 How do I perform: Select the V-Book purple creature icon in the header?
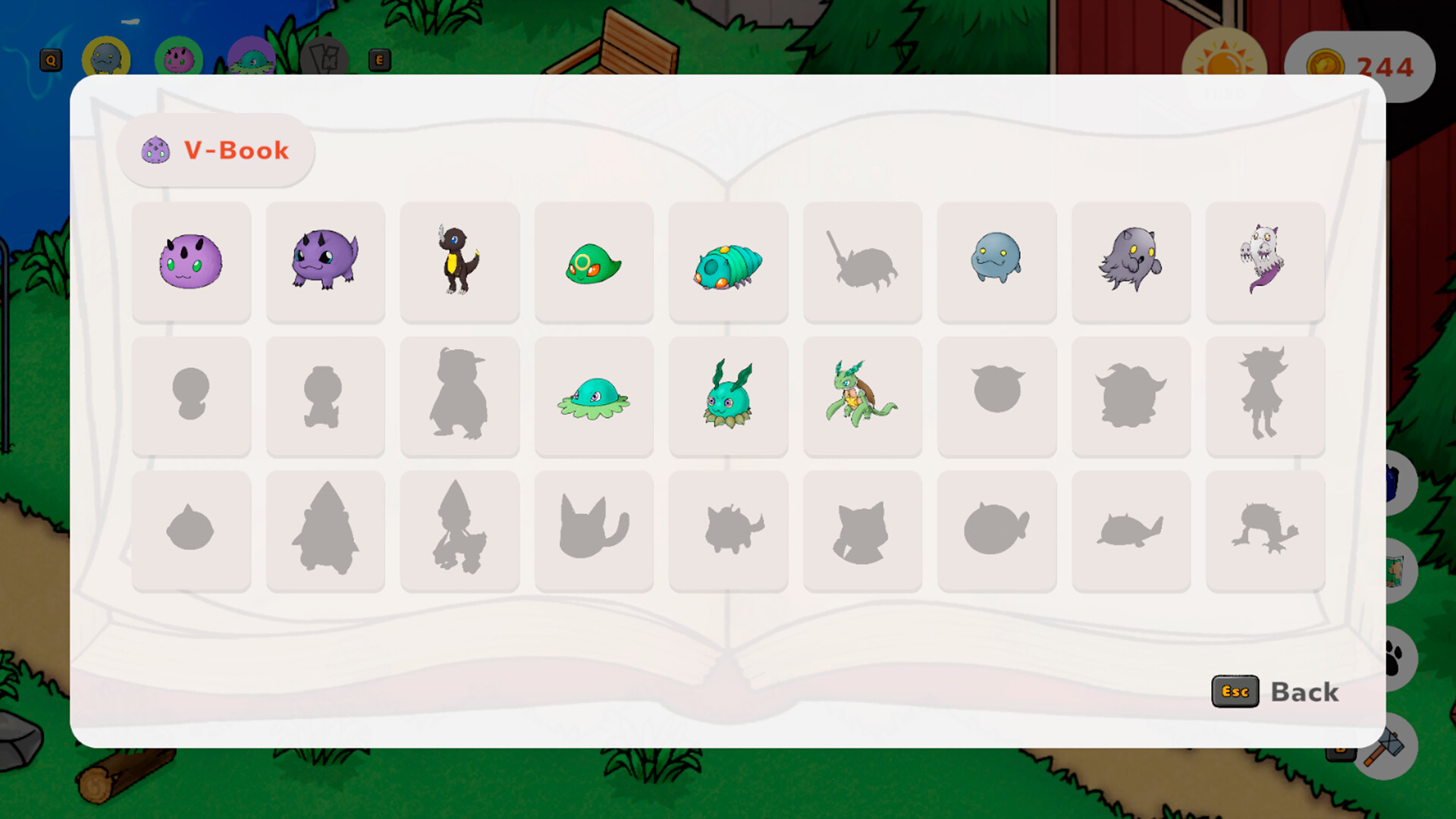(154, 149)
